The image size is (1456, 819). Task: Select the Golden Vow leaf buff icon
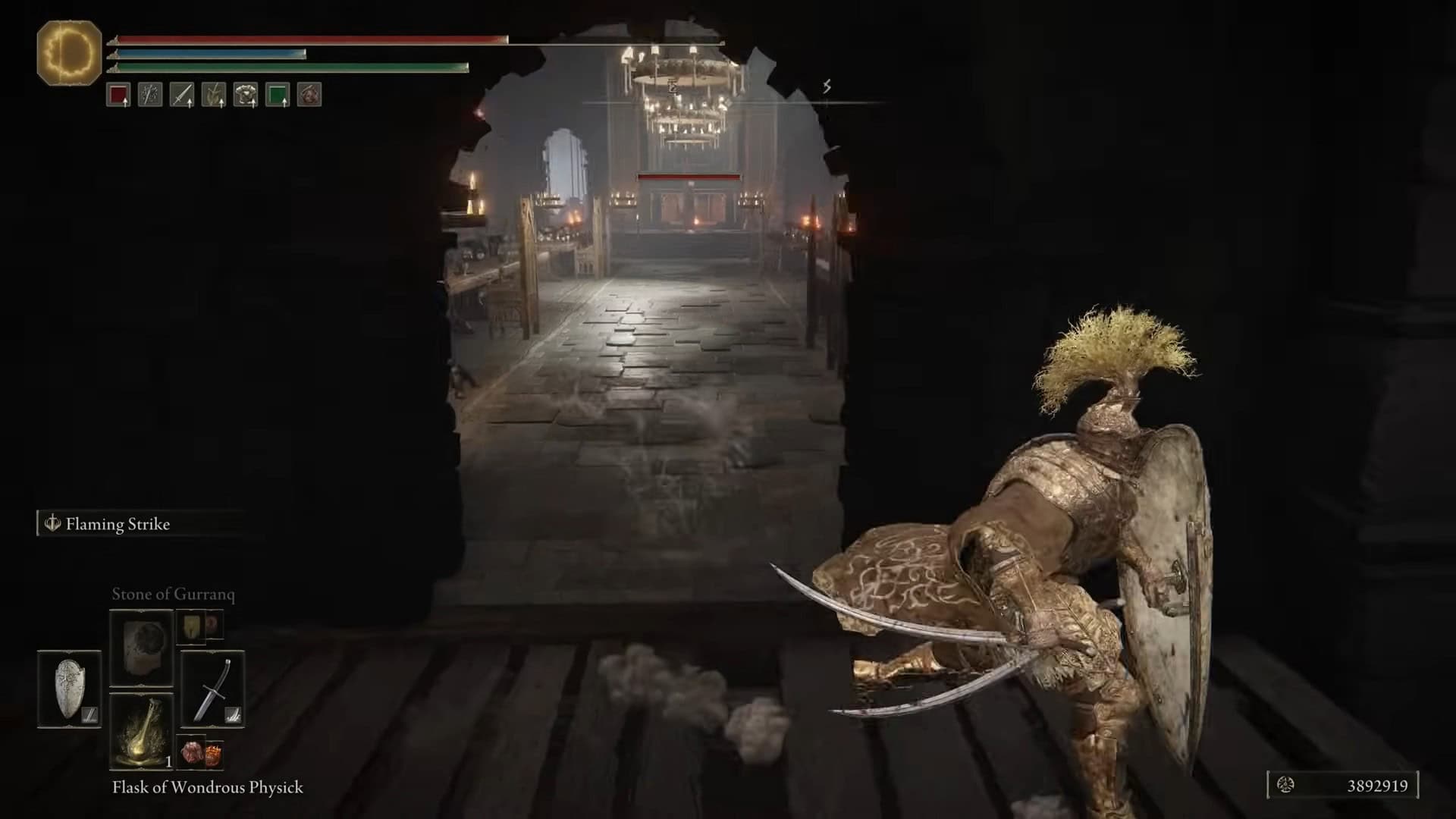[214, 95]
